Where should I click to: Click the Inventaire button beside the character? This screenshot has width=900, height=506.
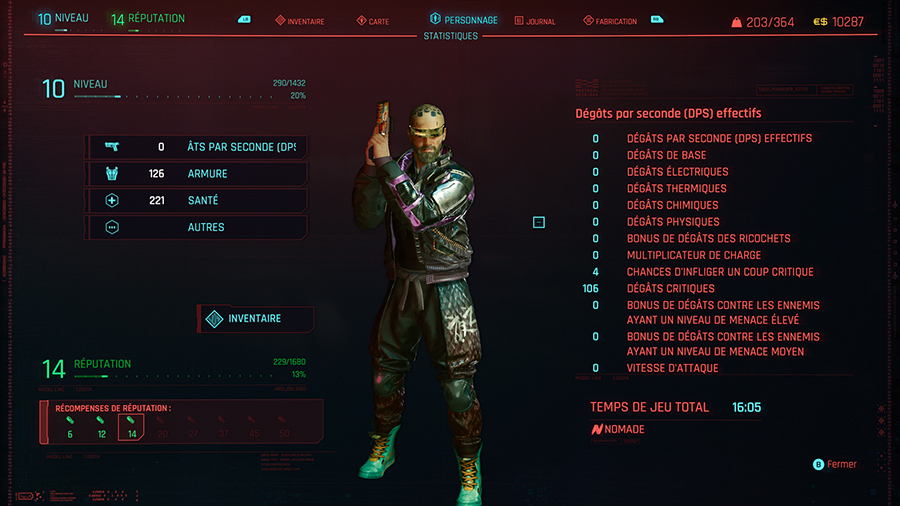click(256, 319)
